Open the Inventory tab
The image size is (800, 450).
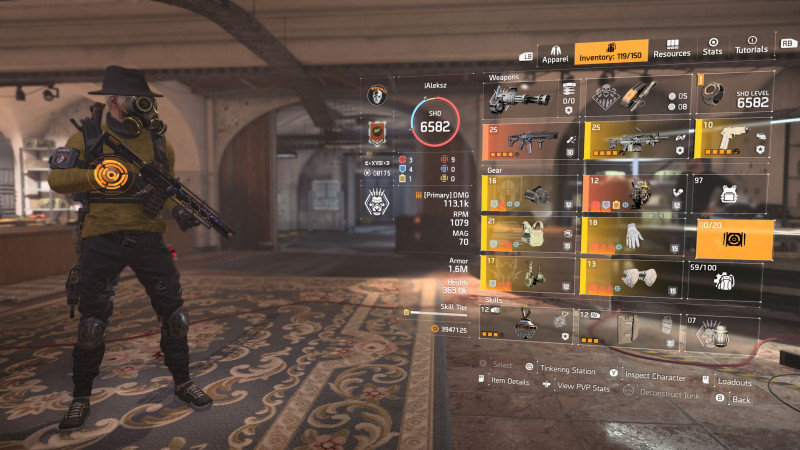(611, 52)
